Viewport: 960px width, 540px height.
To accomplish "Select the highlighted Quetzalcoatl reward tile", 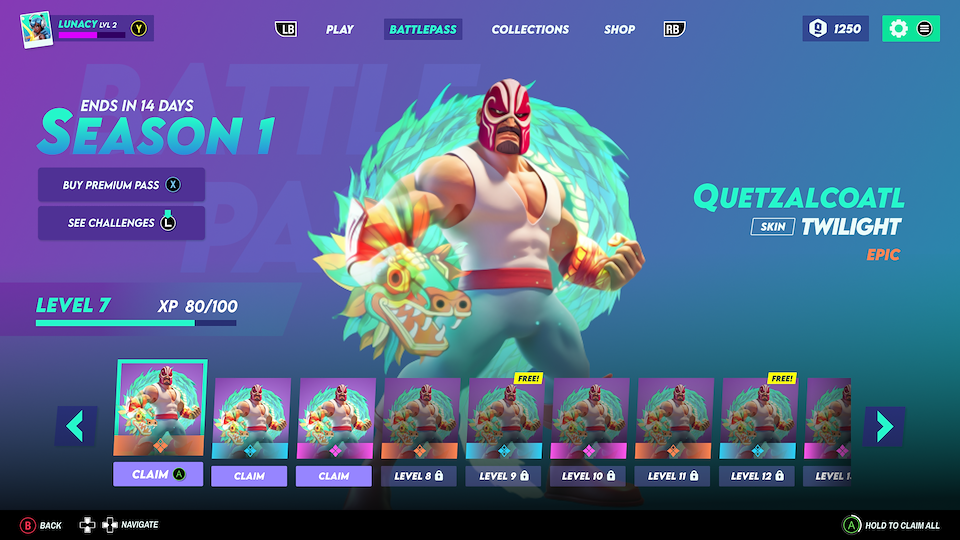I will click(161, 410).
